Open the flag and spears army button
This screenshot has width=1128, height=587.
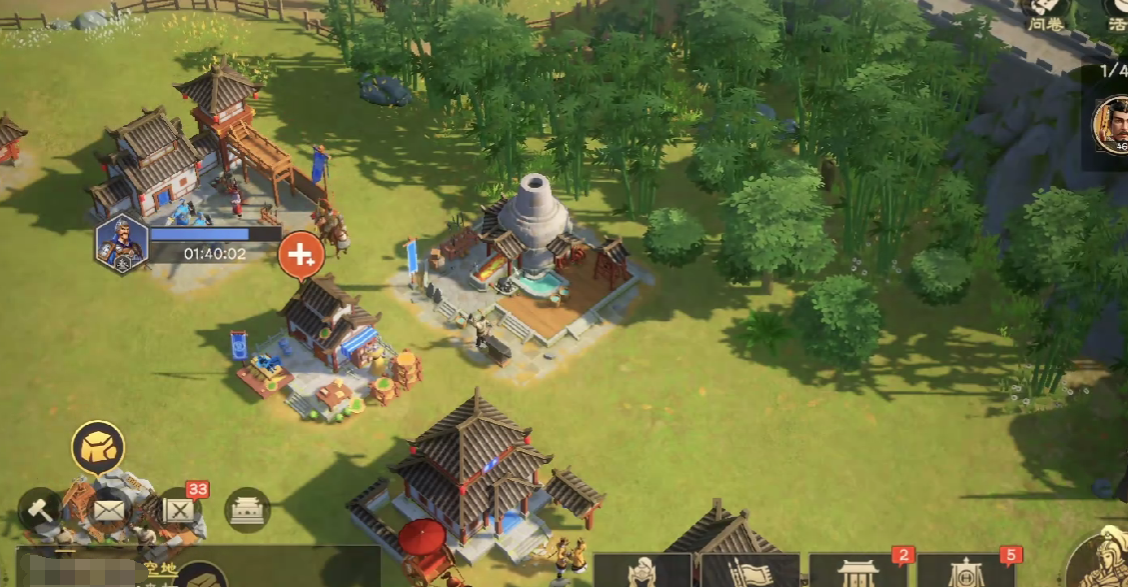click(749, 571)
